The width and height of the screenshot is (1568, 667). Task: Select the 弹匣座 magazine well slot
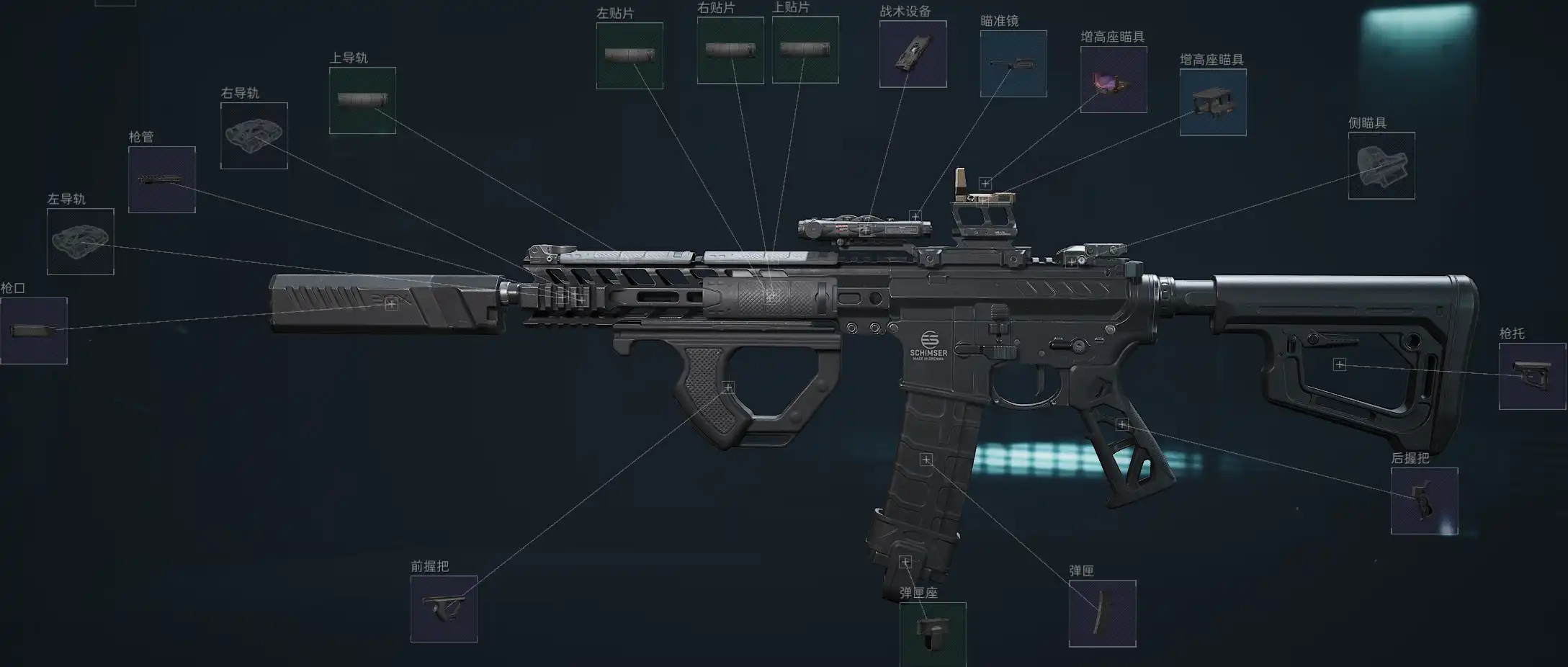(933, 634)
